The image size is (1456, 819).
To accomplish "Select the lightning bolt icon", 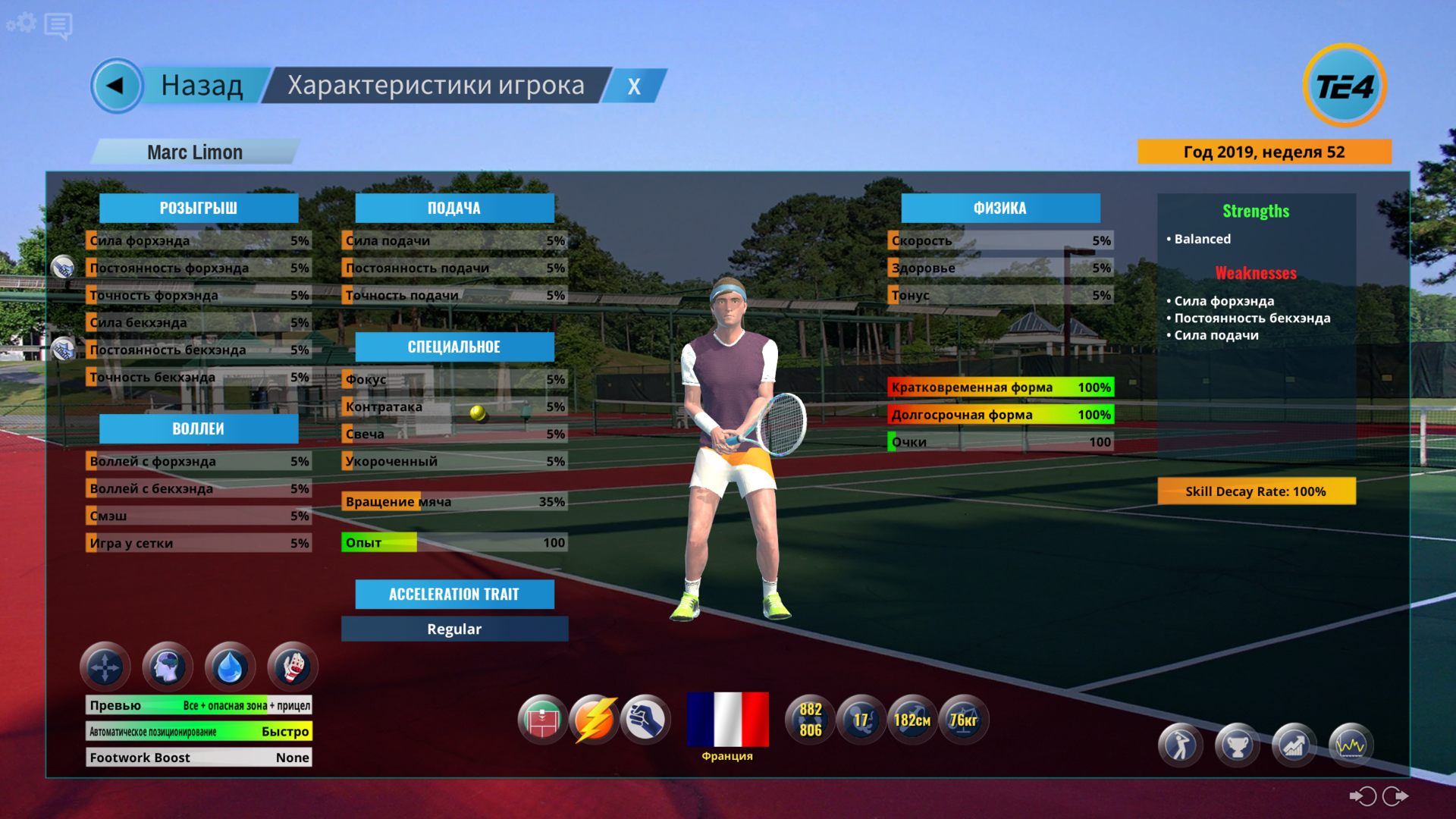I will [595, 720].
